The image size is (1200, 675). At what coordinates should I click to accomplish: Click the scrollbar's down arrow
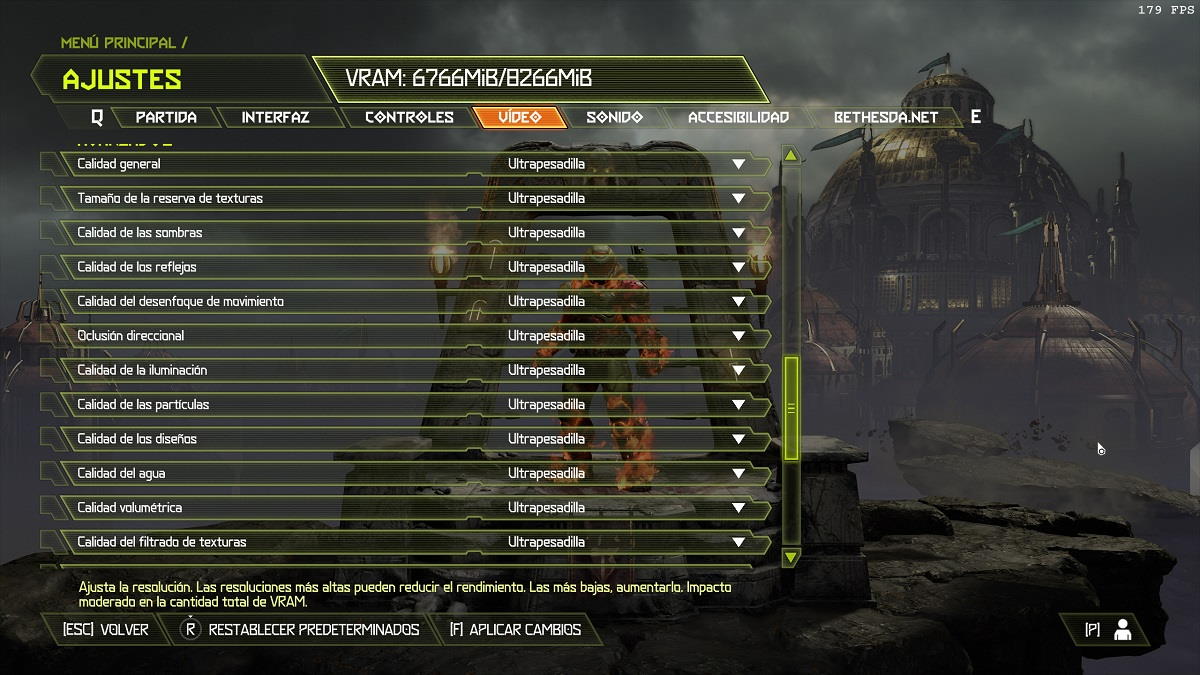pos(791,556)
